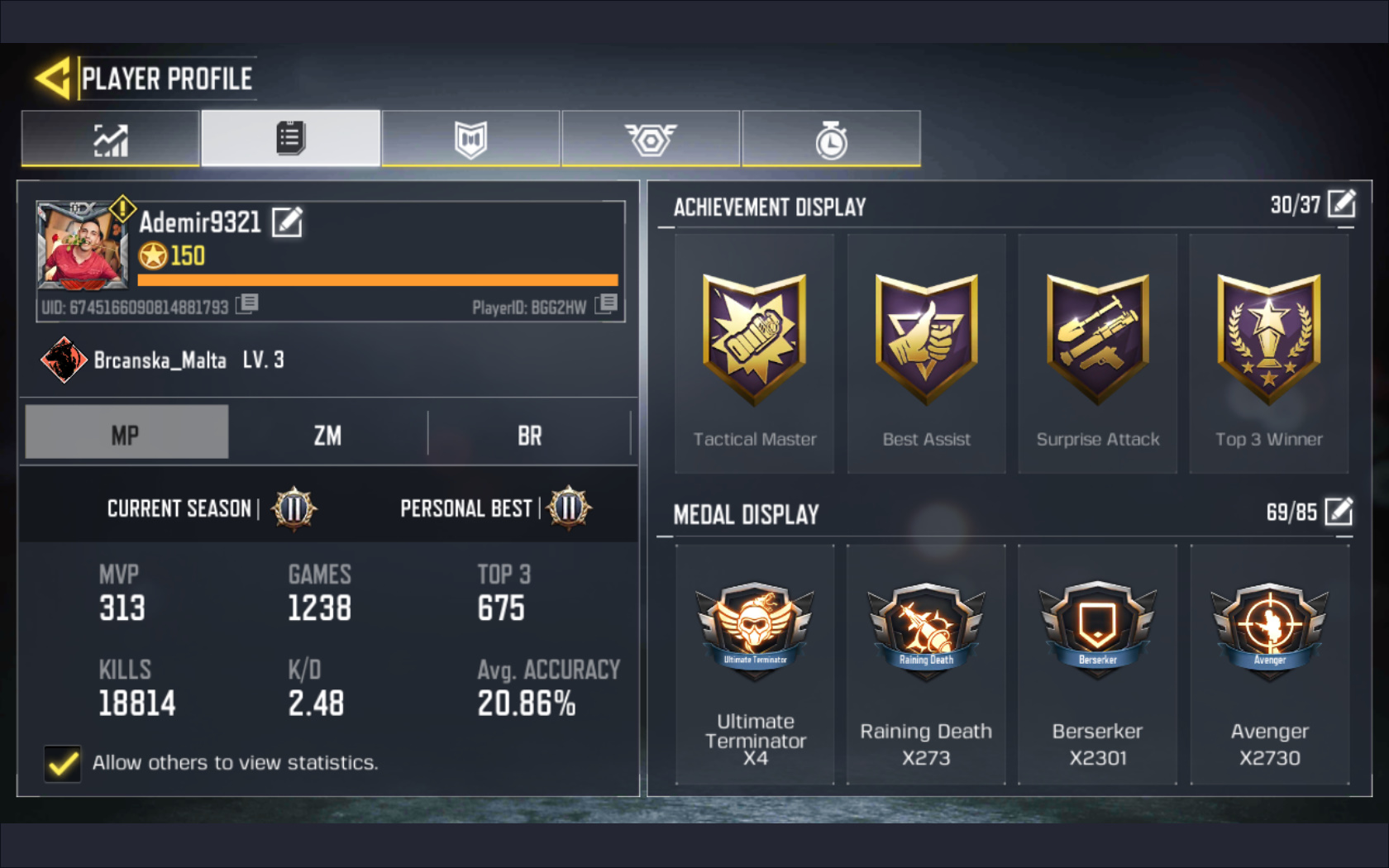
Task: Open the emblem badge tab icon
Action: coord(650,139)
